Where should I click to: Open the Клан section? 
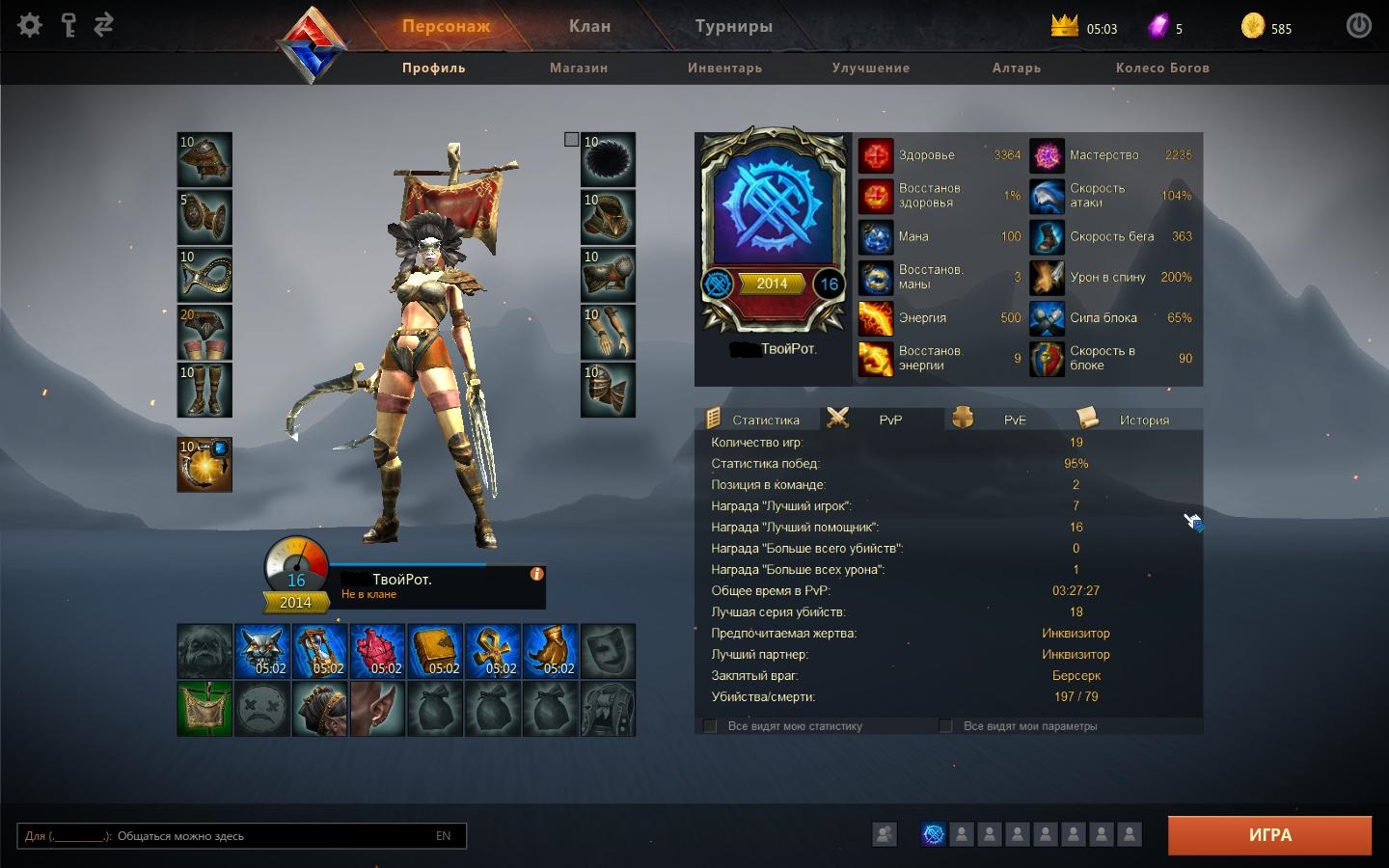click(x=589, y=27)
